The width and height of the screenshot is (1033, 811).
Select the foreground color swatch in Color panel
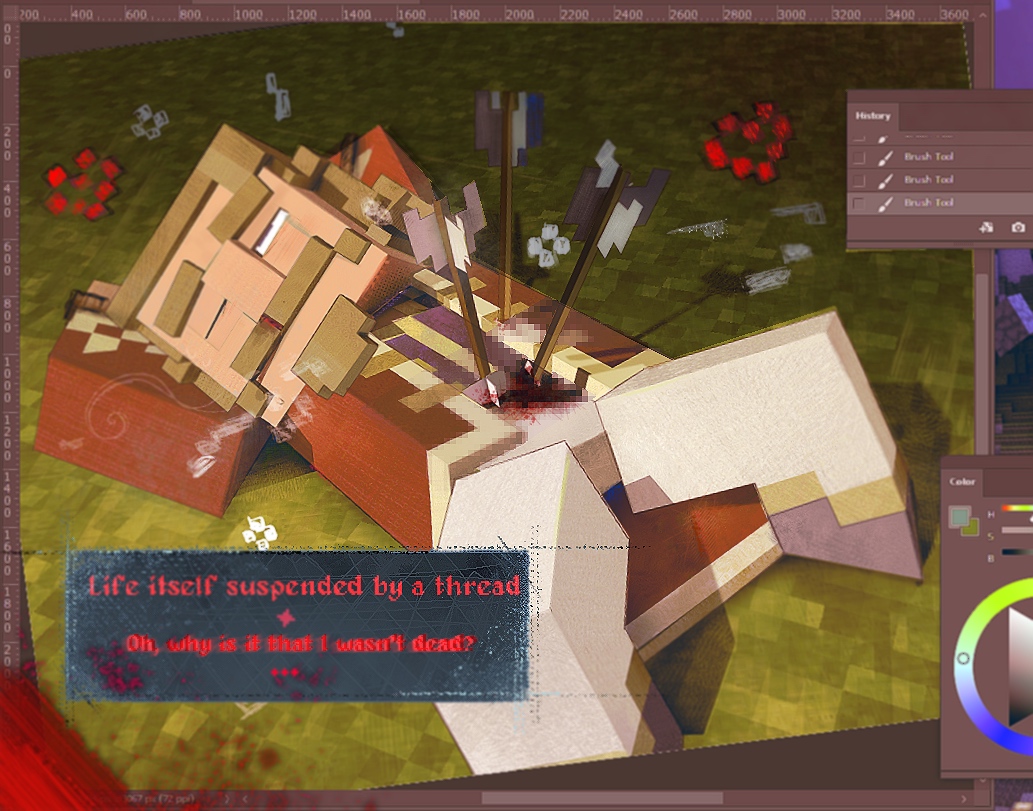tap(958, 515)
